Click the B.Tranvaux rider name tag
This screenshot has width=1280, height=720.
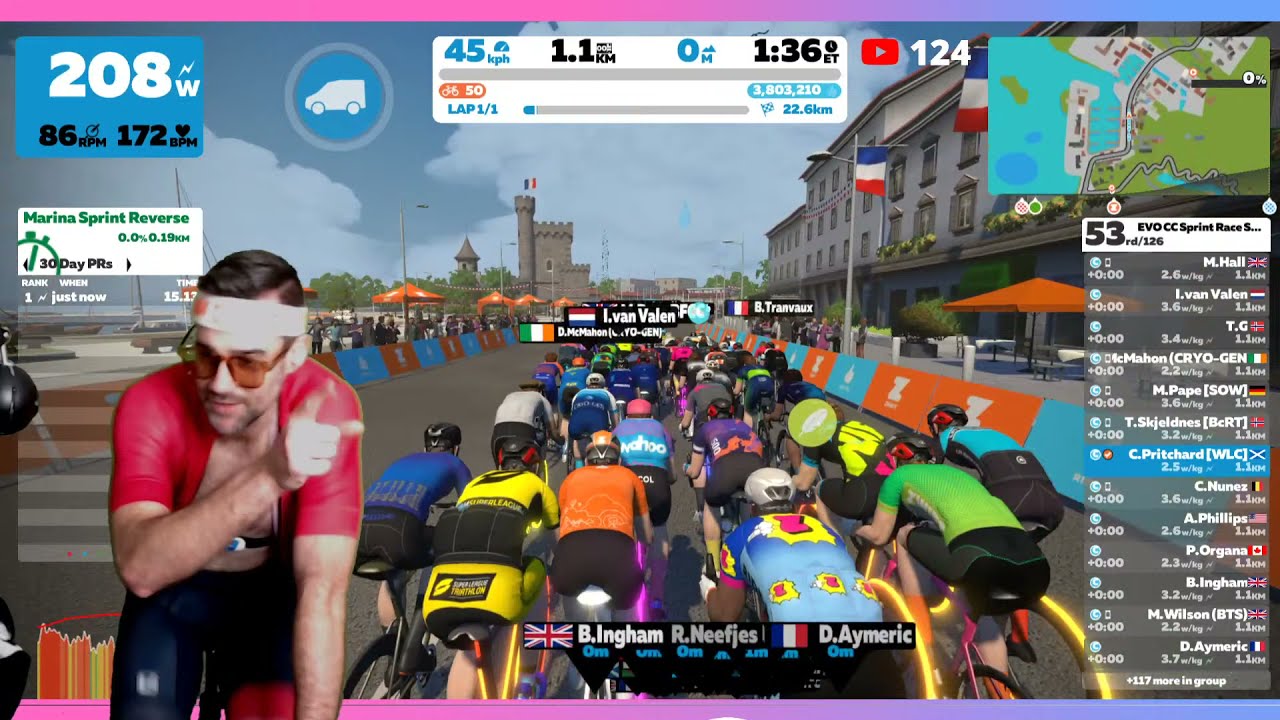coord(770,308)
